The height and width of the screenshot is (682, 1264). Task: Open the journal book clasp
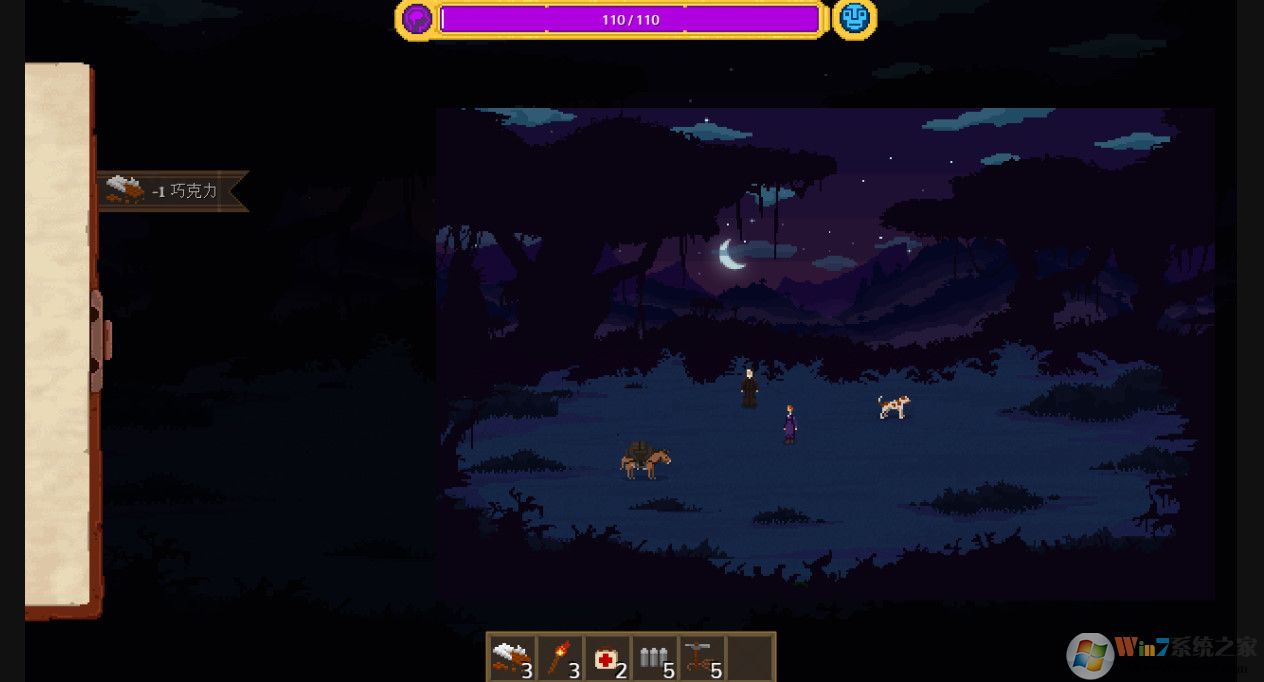click(98, 341)
